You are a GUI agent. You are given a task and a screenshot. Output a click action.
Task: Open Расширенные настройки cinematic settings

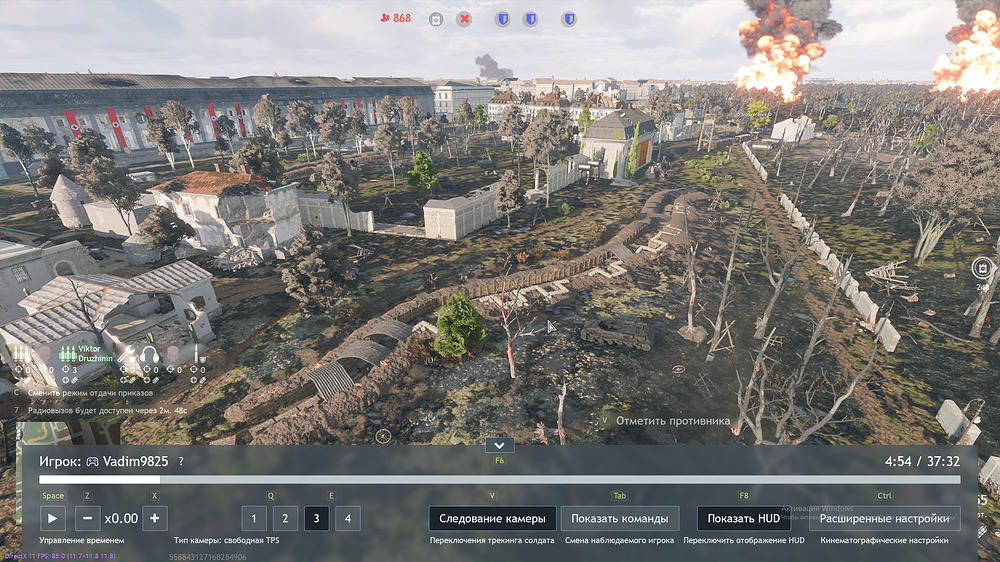click(x=884, y=518)
